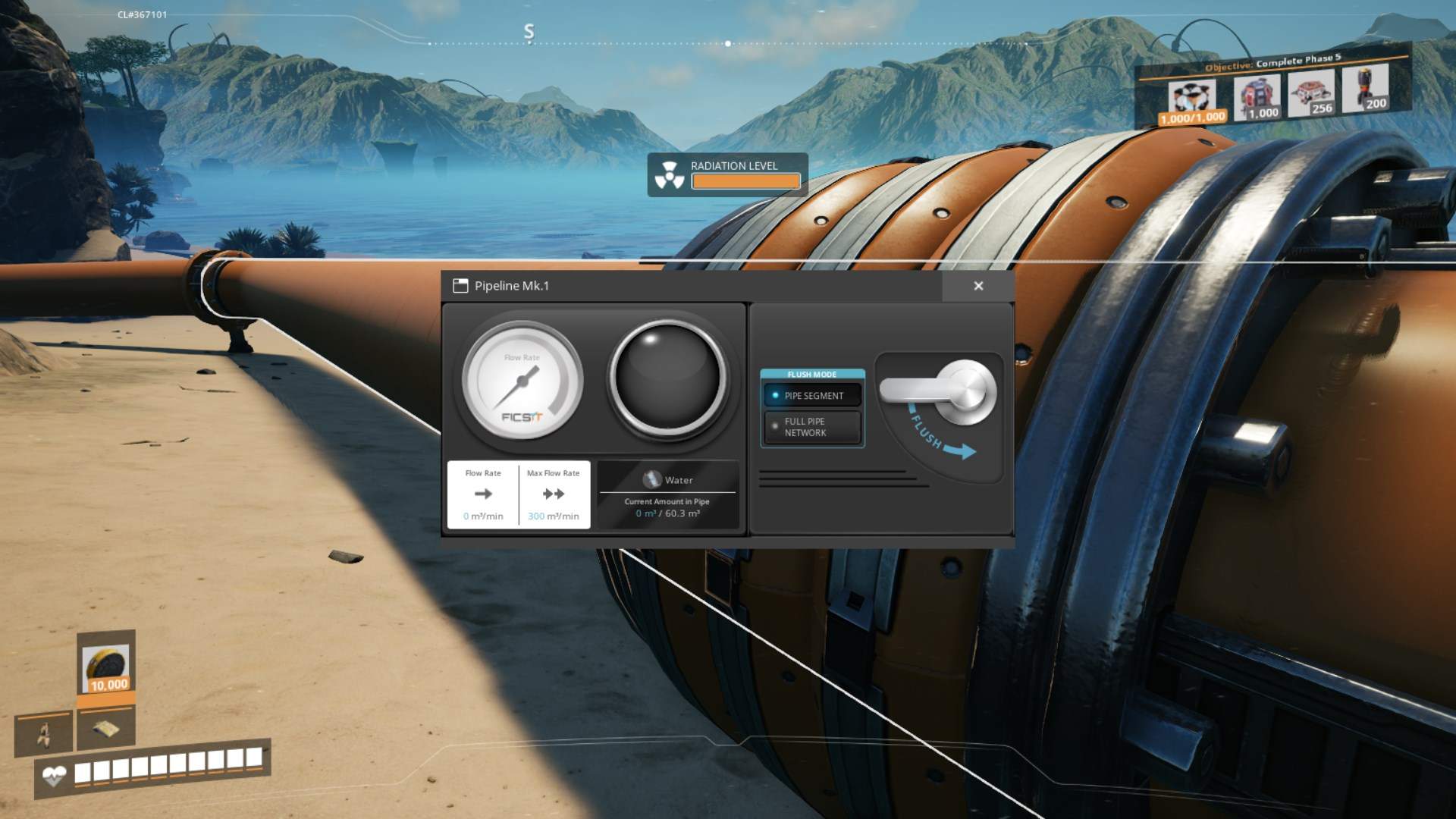This screenshot has width=1456, height=819.
Task: Click the FLUSH MODE header label
Action: click(812, 374)
